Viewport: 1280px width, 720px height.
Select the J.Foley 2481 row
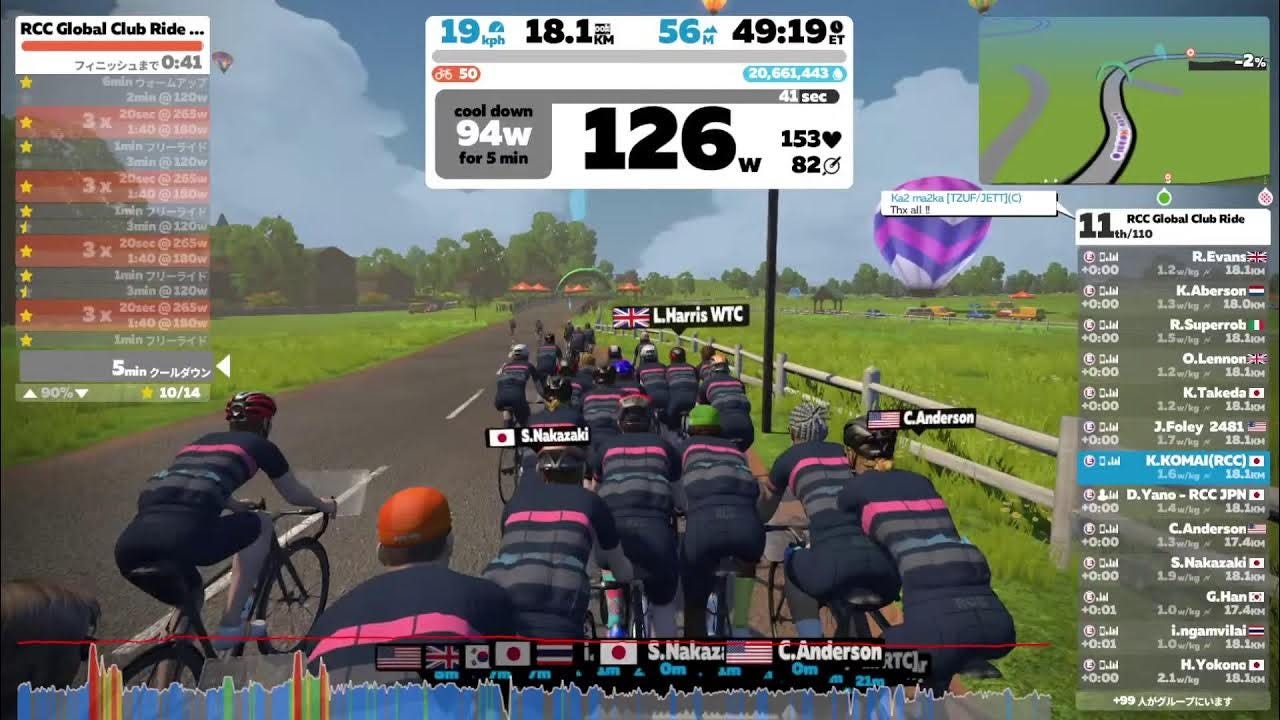pyautogui.click(x=1173, y=433)
